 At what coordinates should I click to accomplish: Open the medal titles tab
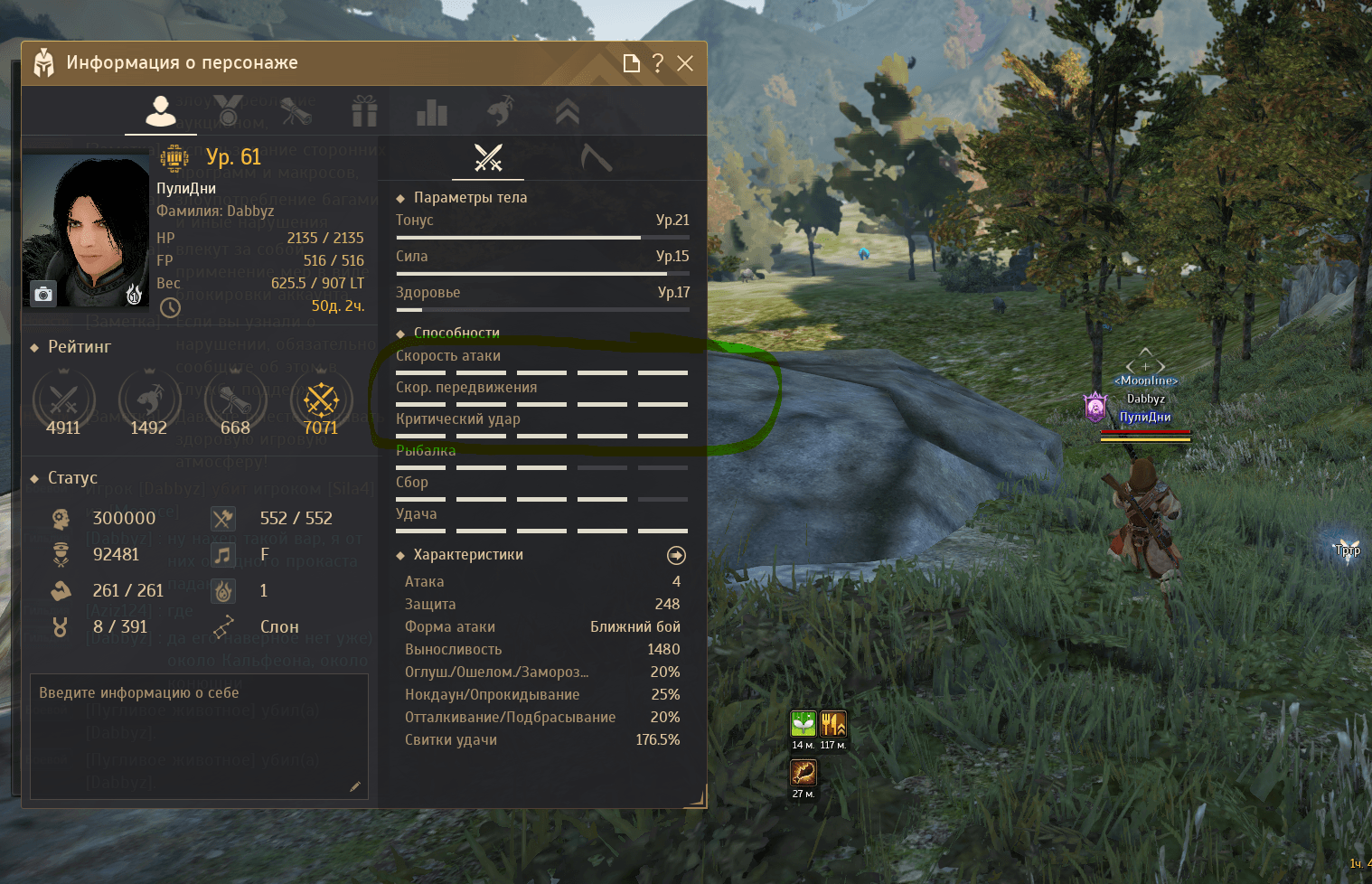228,111
